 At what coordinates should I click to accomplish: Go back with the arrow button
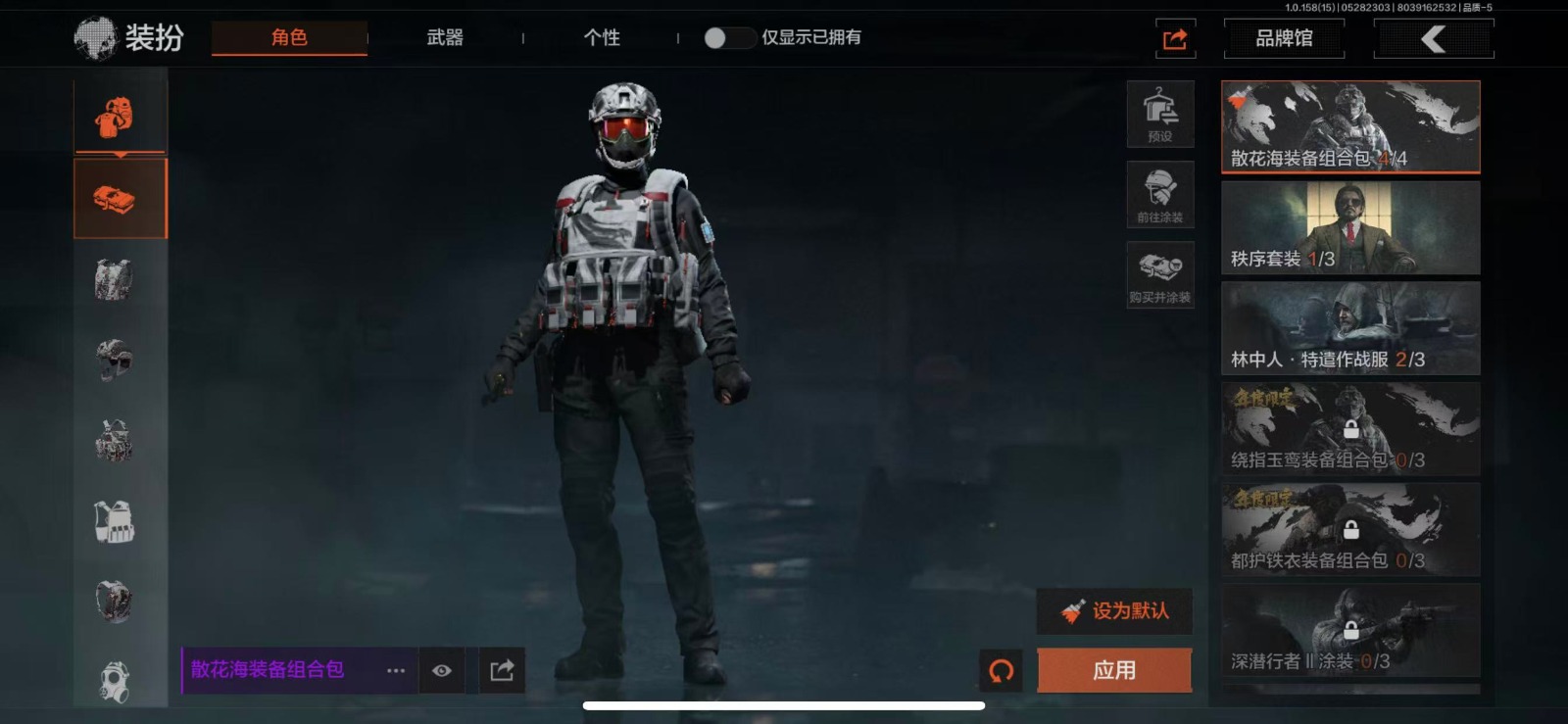coord(1434,39)
